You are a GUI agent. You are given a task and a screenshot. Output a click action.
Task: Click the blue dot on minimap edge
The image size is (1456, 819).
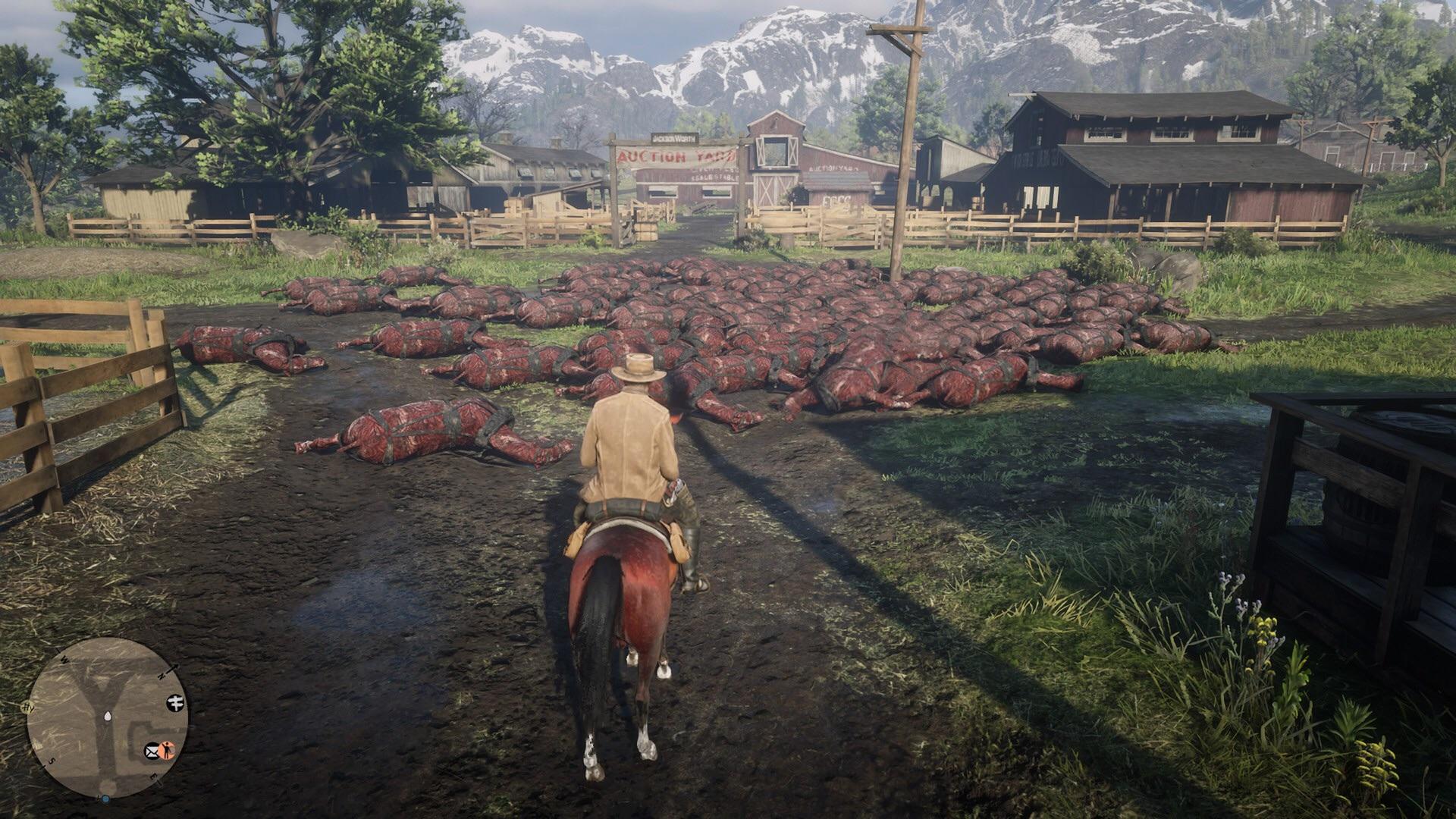(x=105, y=799)
